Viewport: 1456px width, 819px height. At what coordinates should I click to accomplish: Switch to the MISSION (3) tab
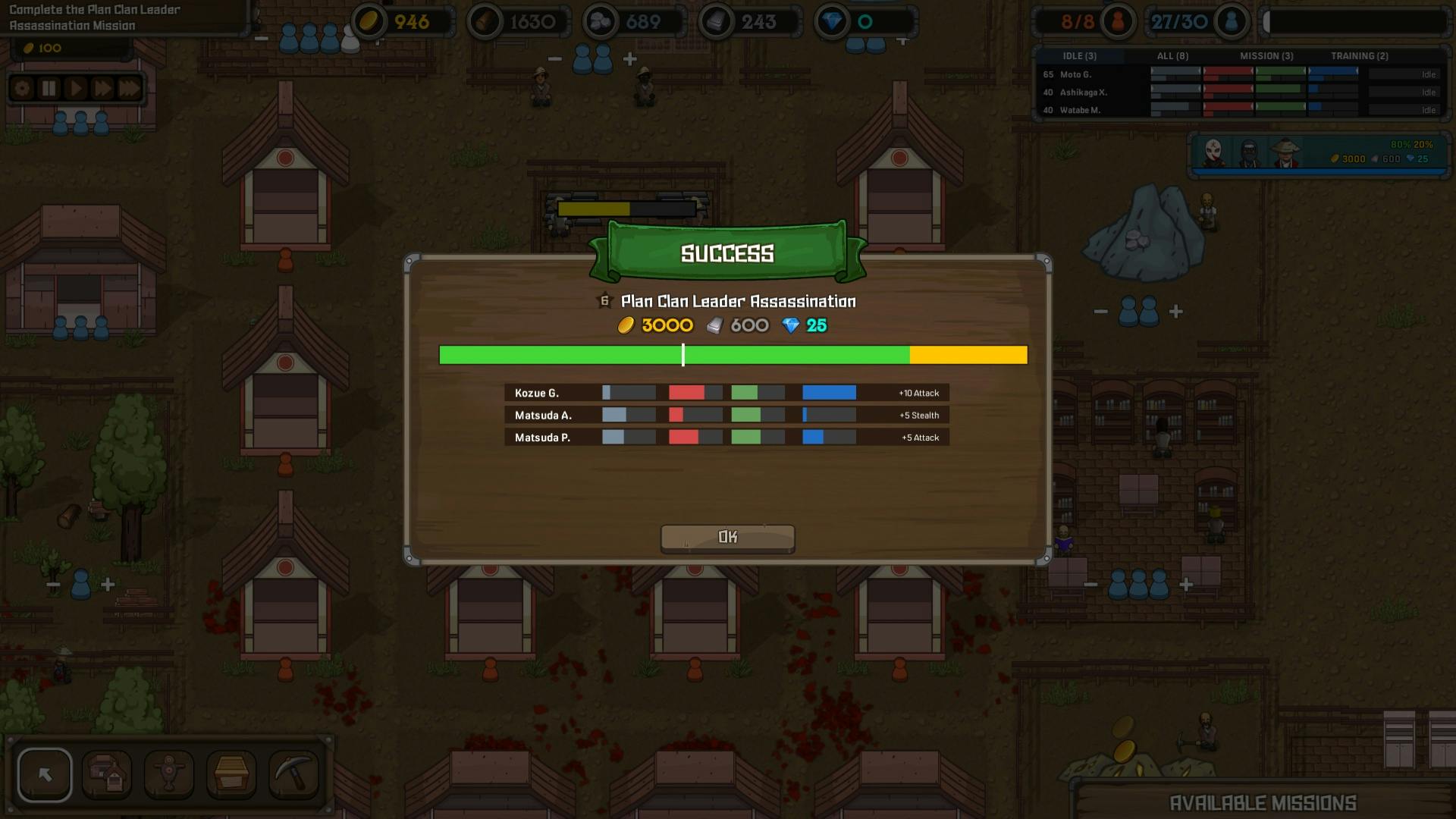[1267, 55]
